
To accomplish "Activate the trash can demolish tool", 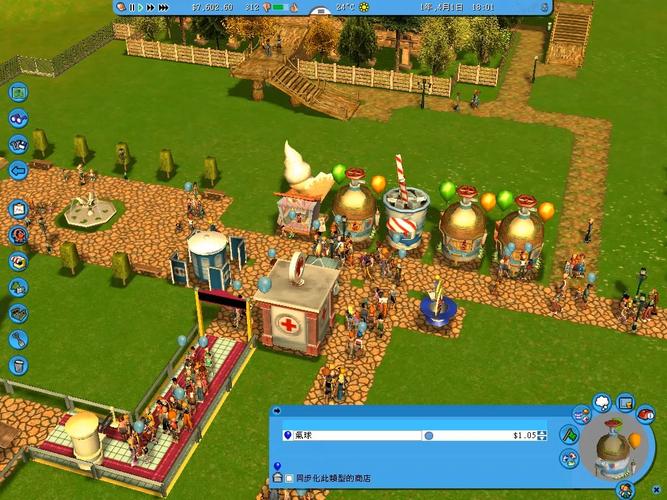I will (x=18, y=365).
